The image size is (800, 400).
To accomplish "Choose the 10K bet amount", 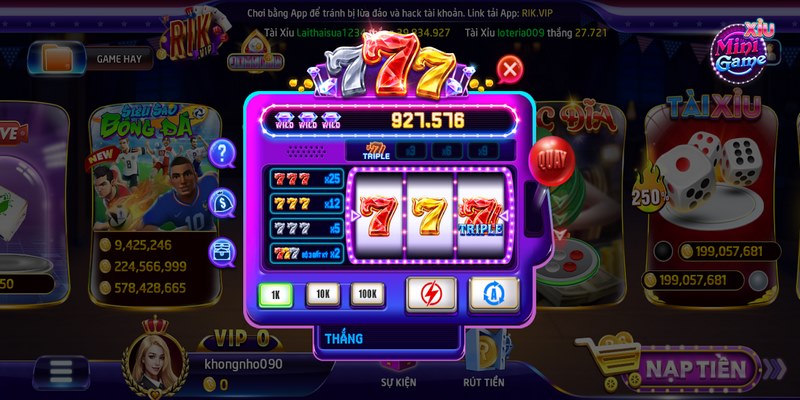I will pos(321,295).
